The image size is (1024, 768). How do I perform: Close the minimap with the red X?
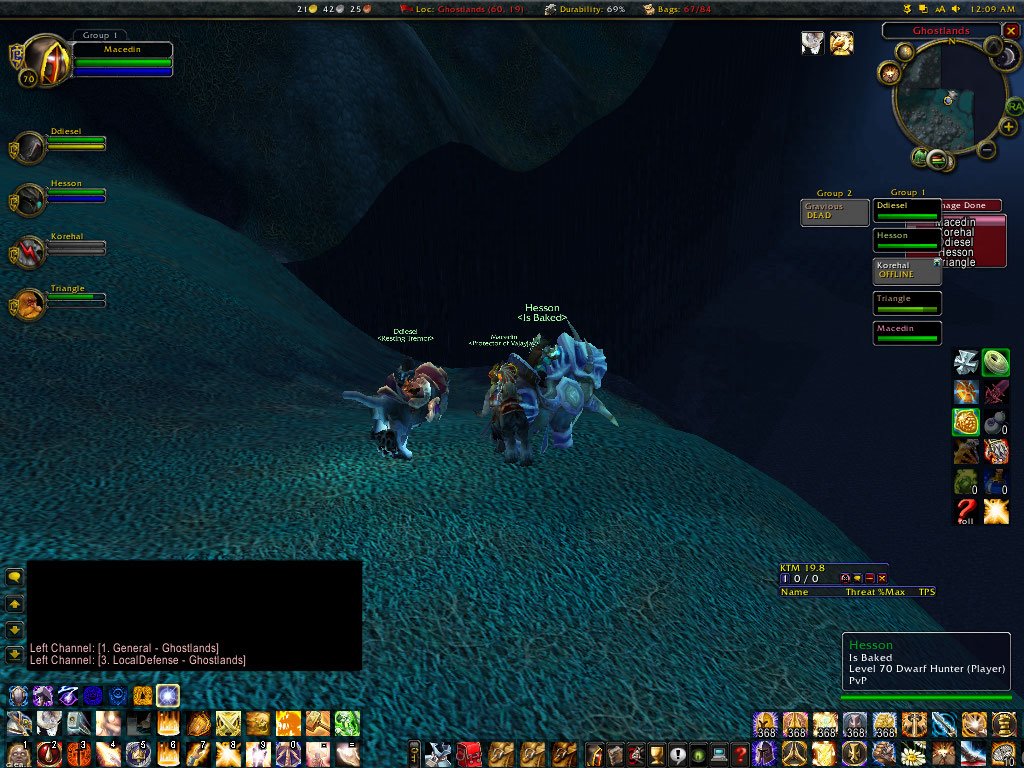(x=1011, y=31)
